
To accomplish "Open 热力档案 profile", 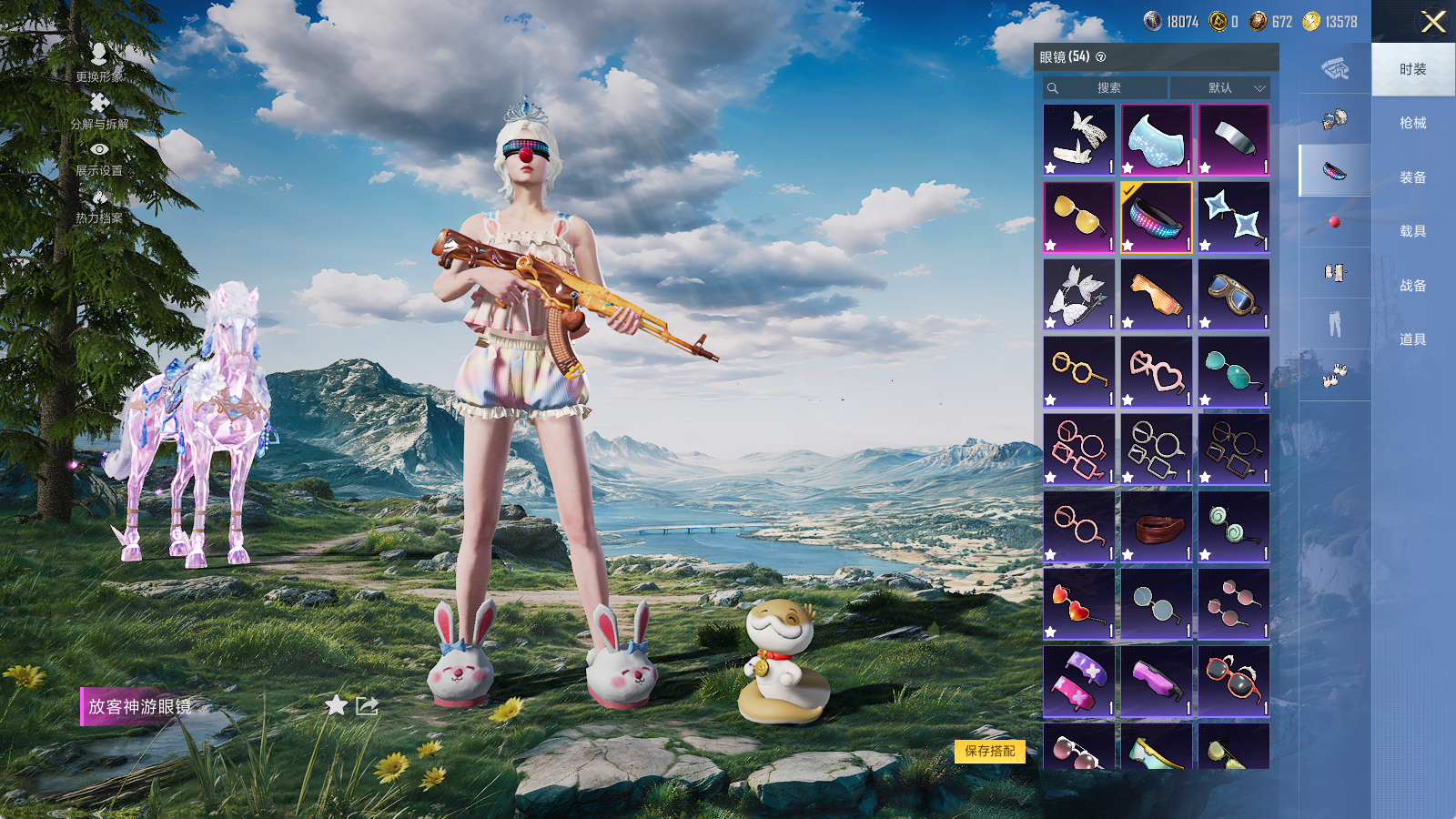I will click(99, 206).
